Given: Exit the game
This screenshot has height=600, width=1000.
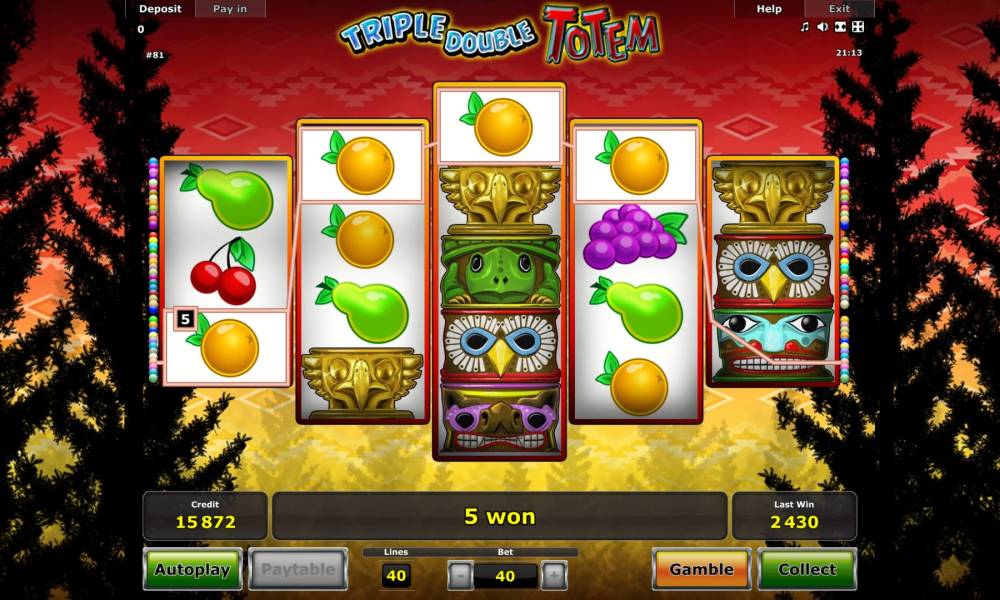Looking at the screenshot, I should (839, 9).
